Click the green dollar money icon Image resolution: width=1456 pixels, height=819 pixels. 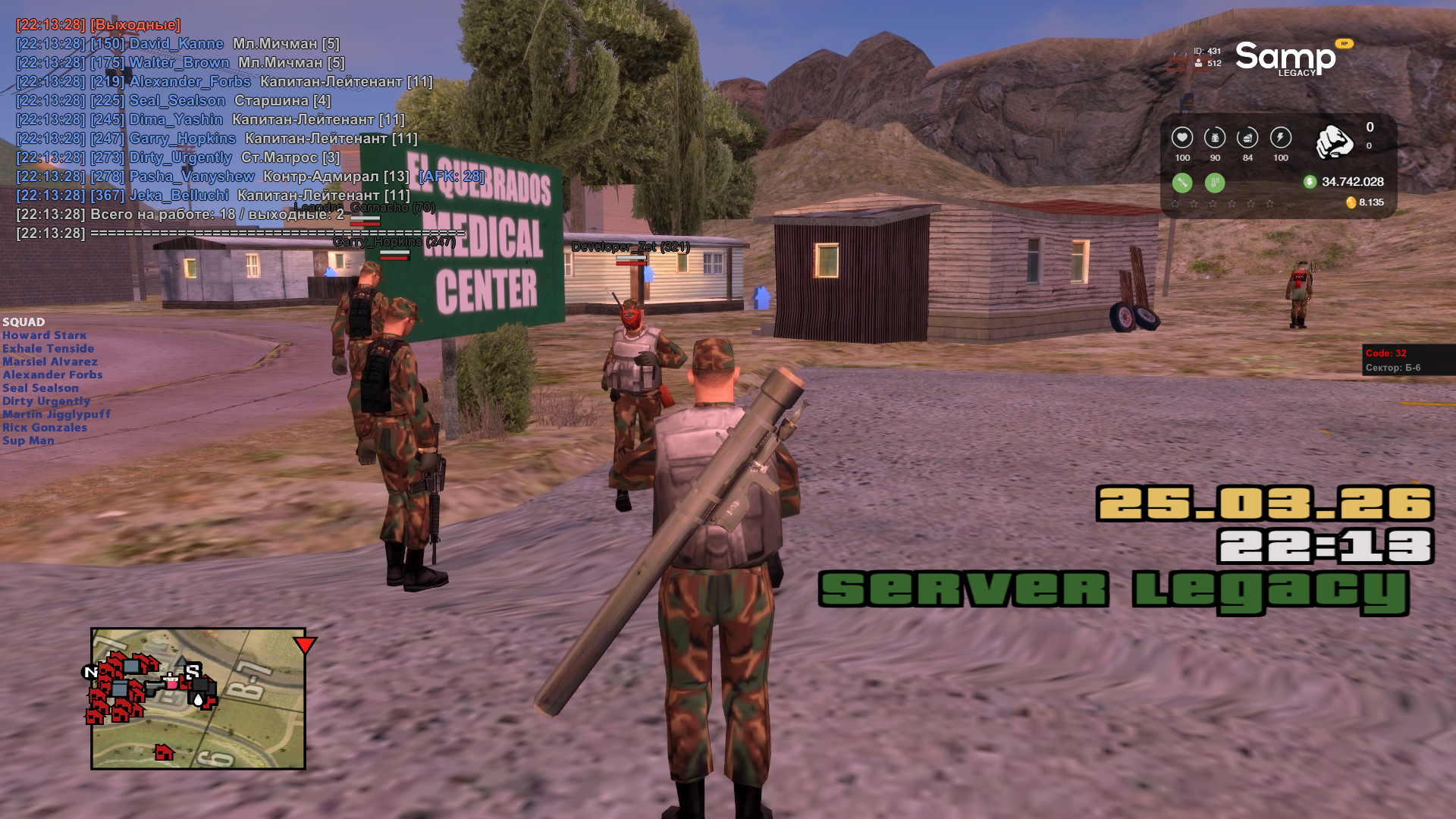tap(1310, 182)
